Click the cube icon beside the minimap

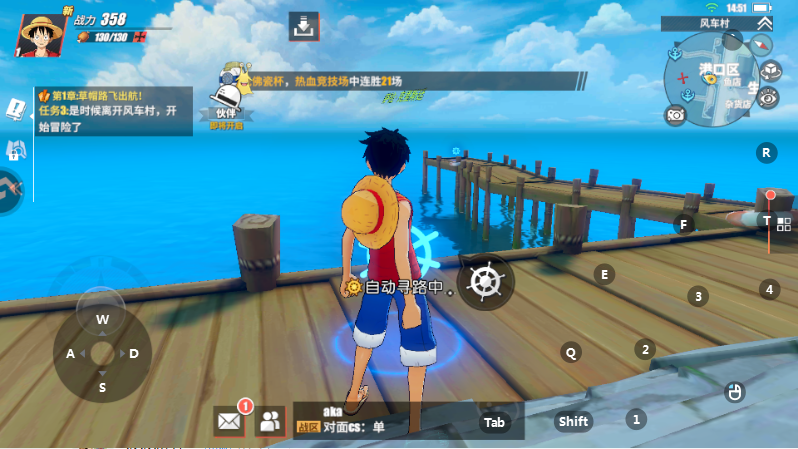pyautogui.click(x=770, y=71)
